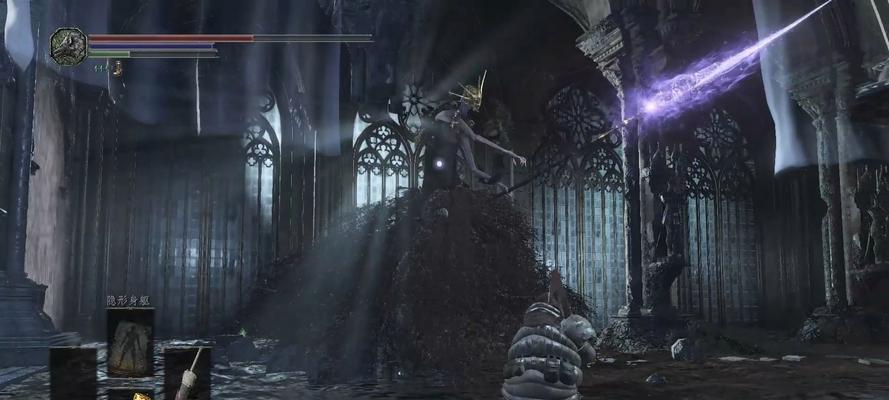Image resolution: width=889 pixels, height=400 pixels.
Task: Click the covenant emblem beside the health bar
Action: tap(68, 47)
